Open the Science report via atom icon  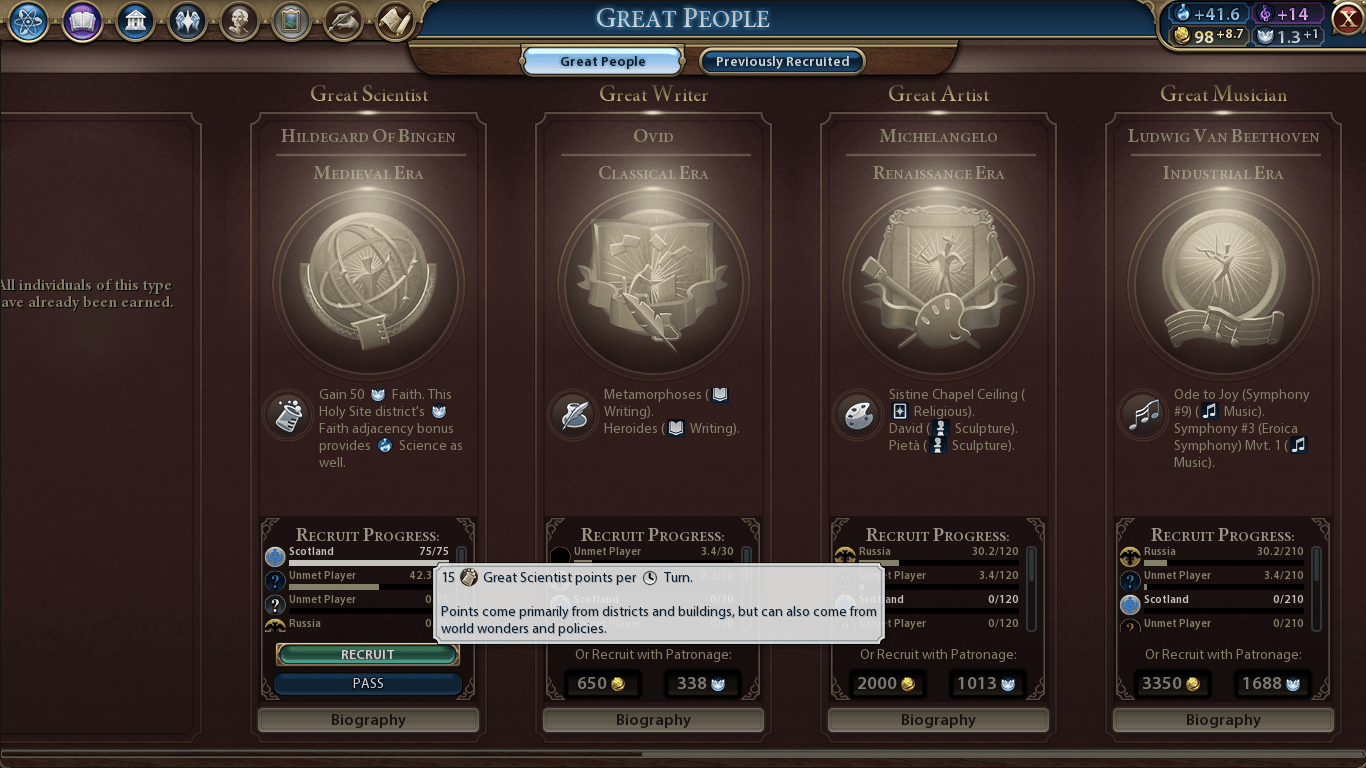point(27,21)
